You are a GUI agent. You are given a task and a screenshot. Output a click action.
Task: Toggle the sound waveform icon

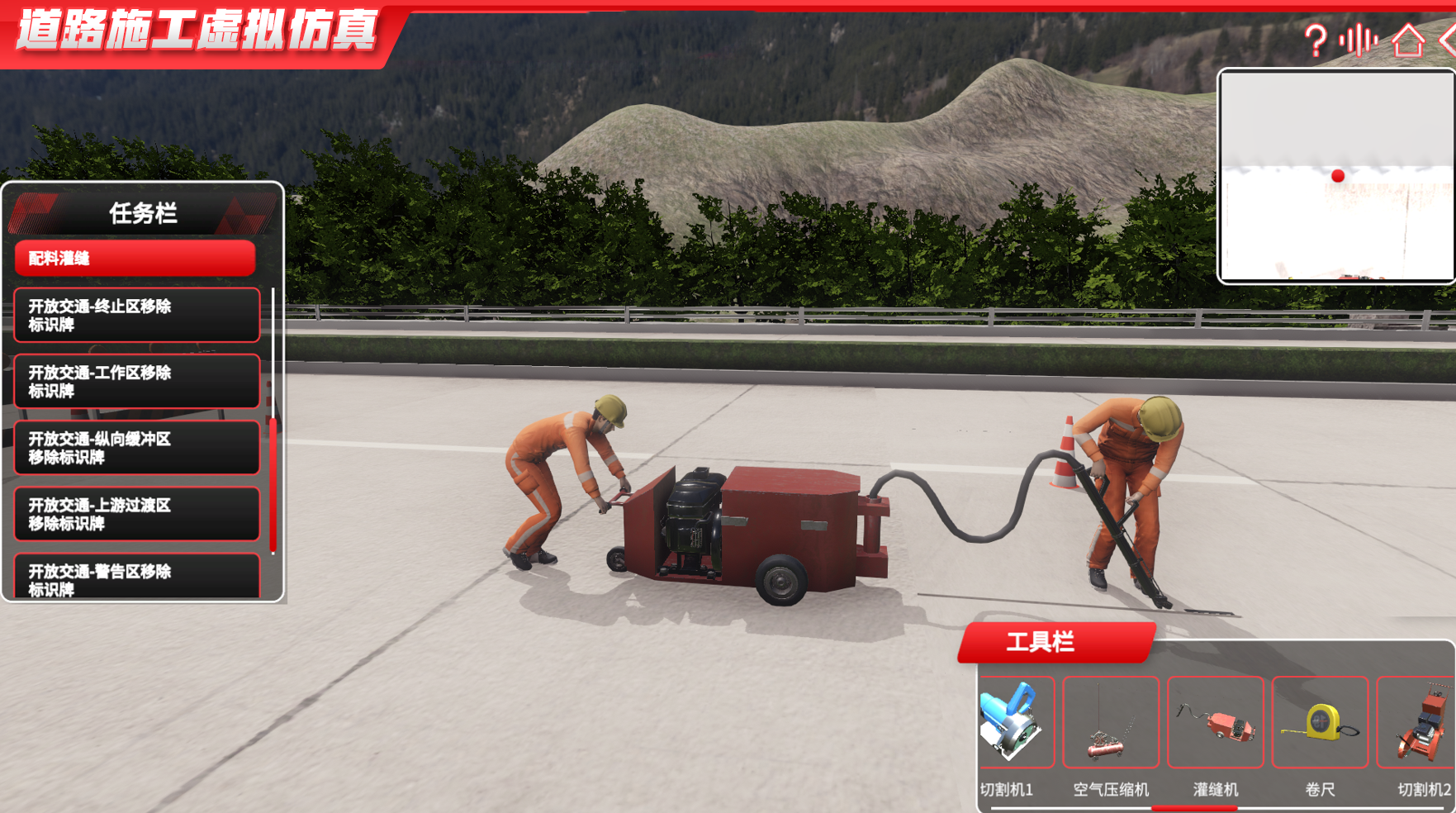point(1359,40)
